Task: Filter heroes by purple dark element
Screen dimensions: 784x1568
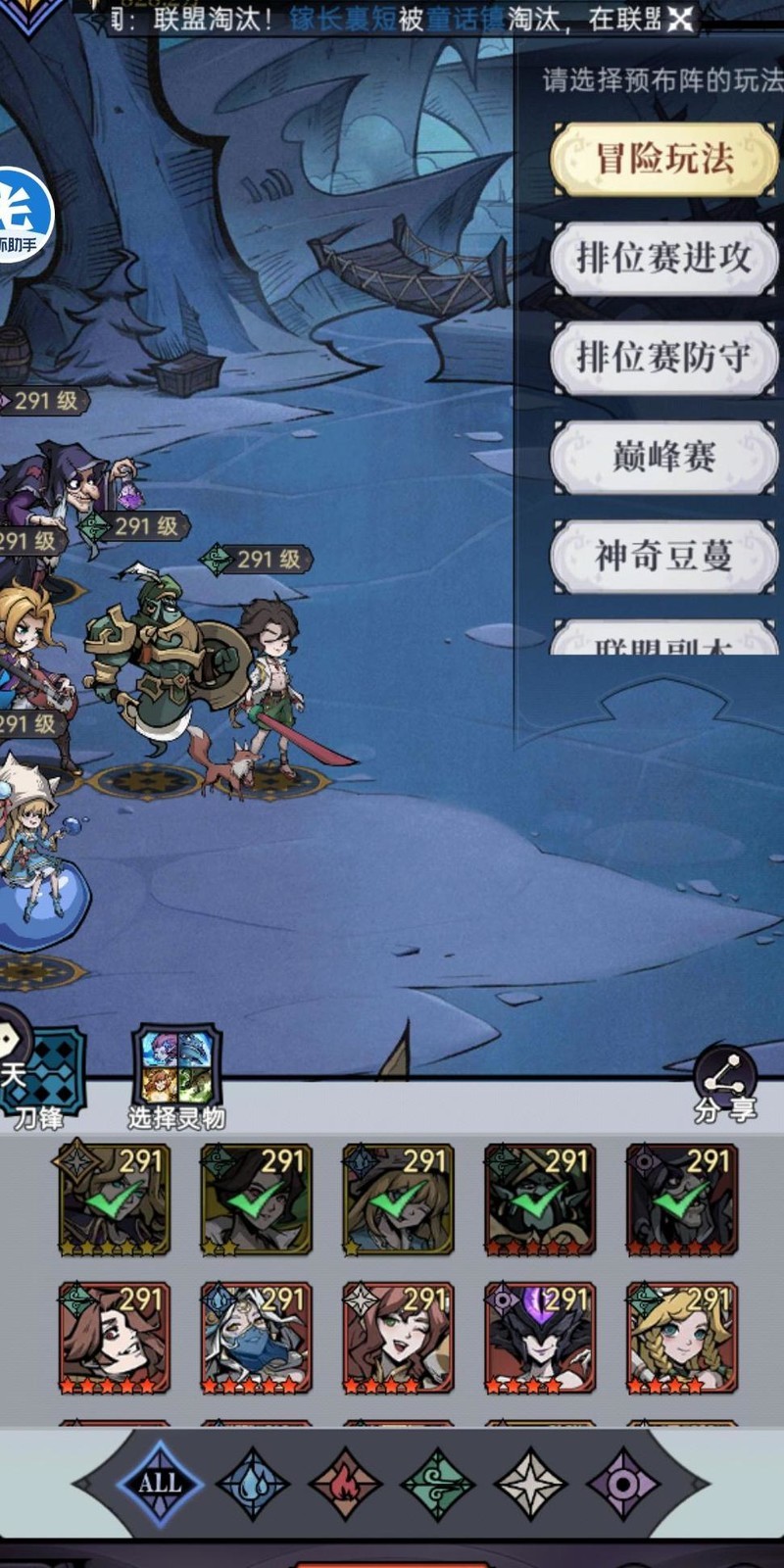Action: click(x=623, y=1483)
